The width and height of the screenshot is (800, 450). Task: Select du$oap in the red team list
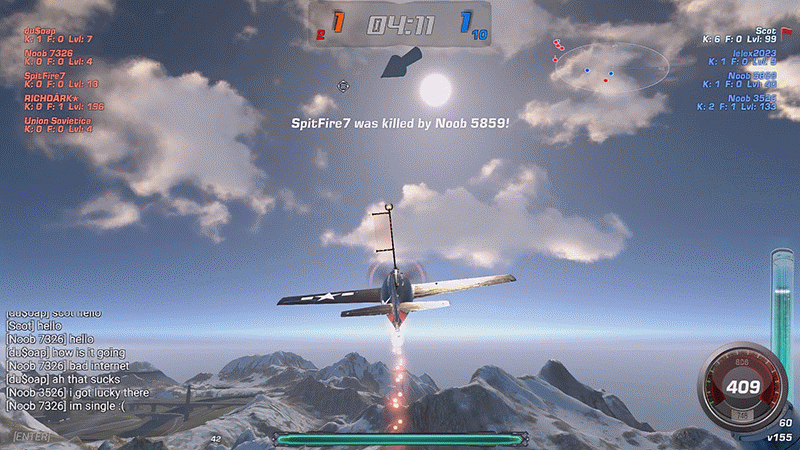point(38,29)
